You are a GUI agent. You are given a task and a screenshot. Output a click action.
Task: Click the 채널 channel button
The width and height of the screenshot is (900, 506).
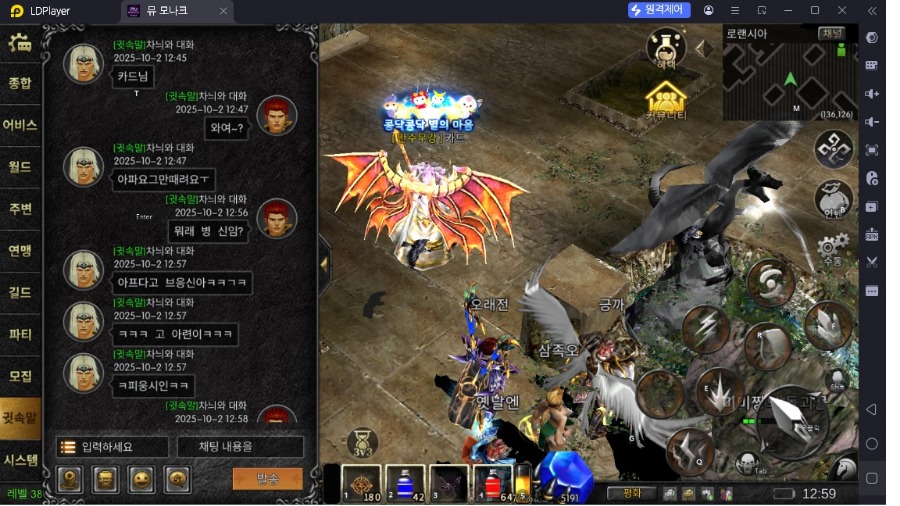pos(832,33)
